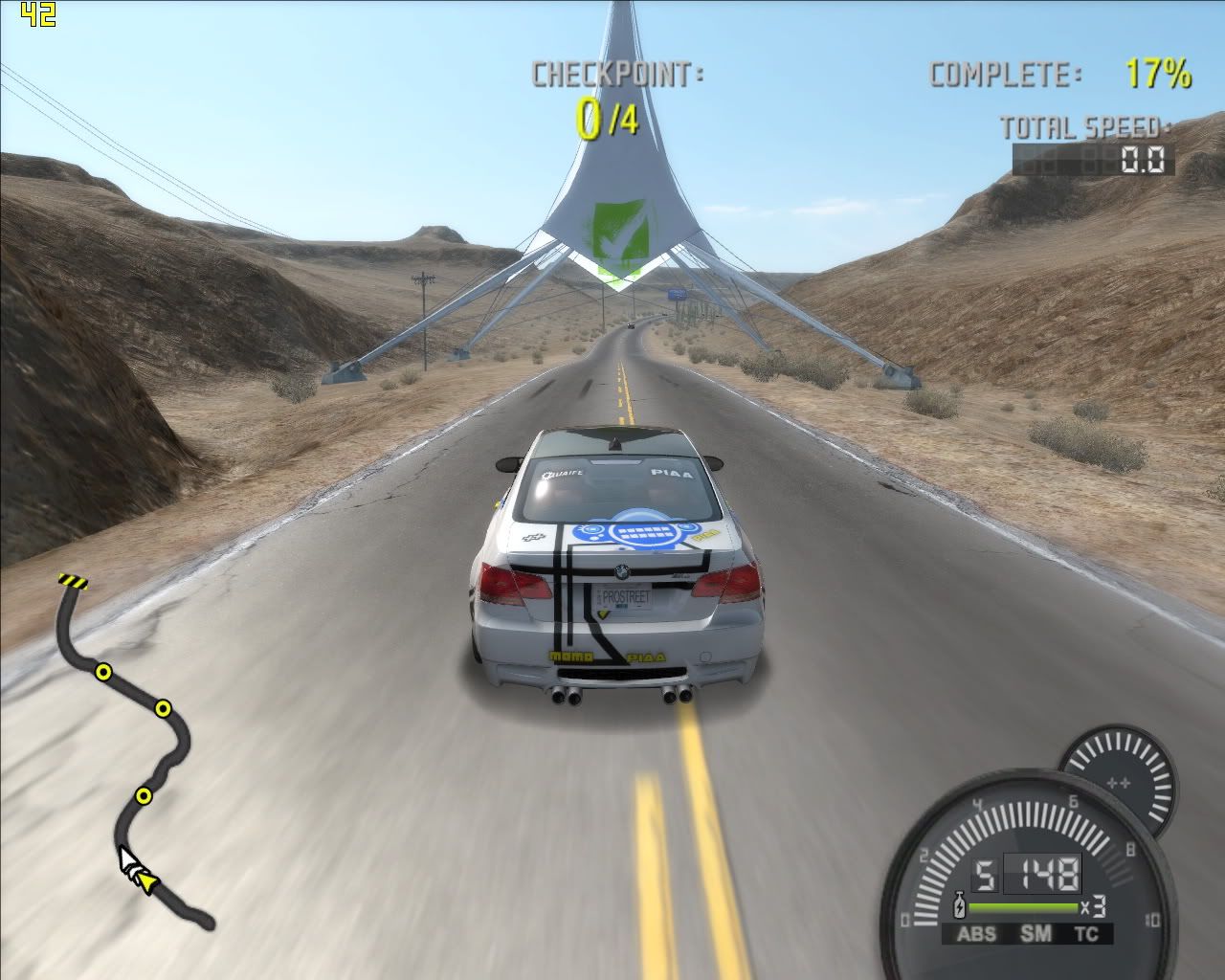This screenshot has width=1225, height=980.
Task: Toggle the TC traction control indicator
Action: pyautogui.click(x=1086, y=934)
